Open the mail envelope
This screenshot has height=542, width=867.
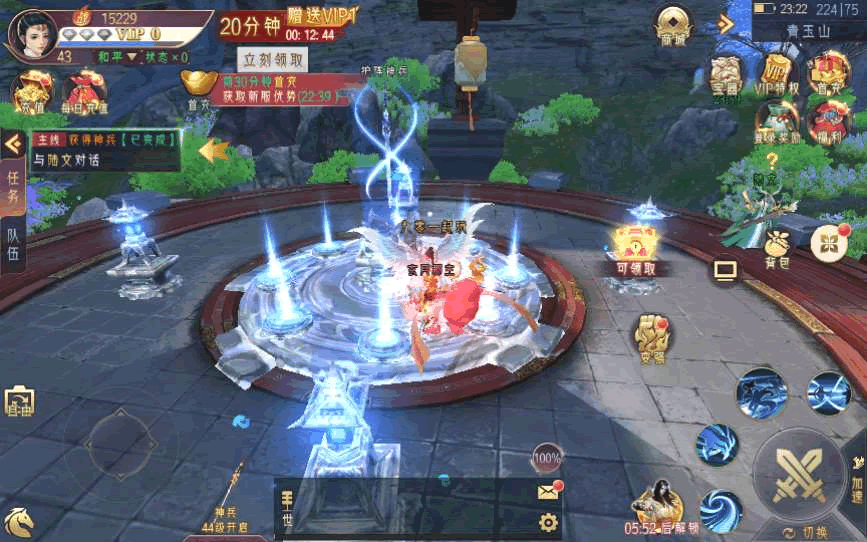547,491
